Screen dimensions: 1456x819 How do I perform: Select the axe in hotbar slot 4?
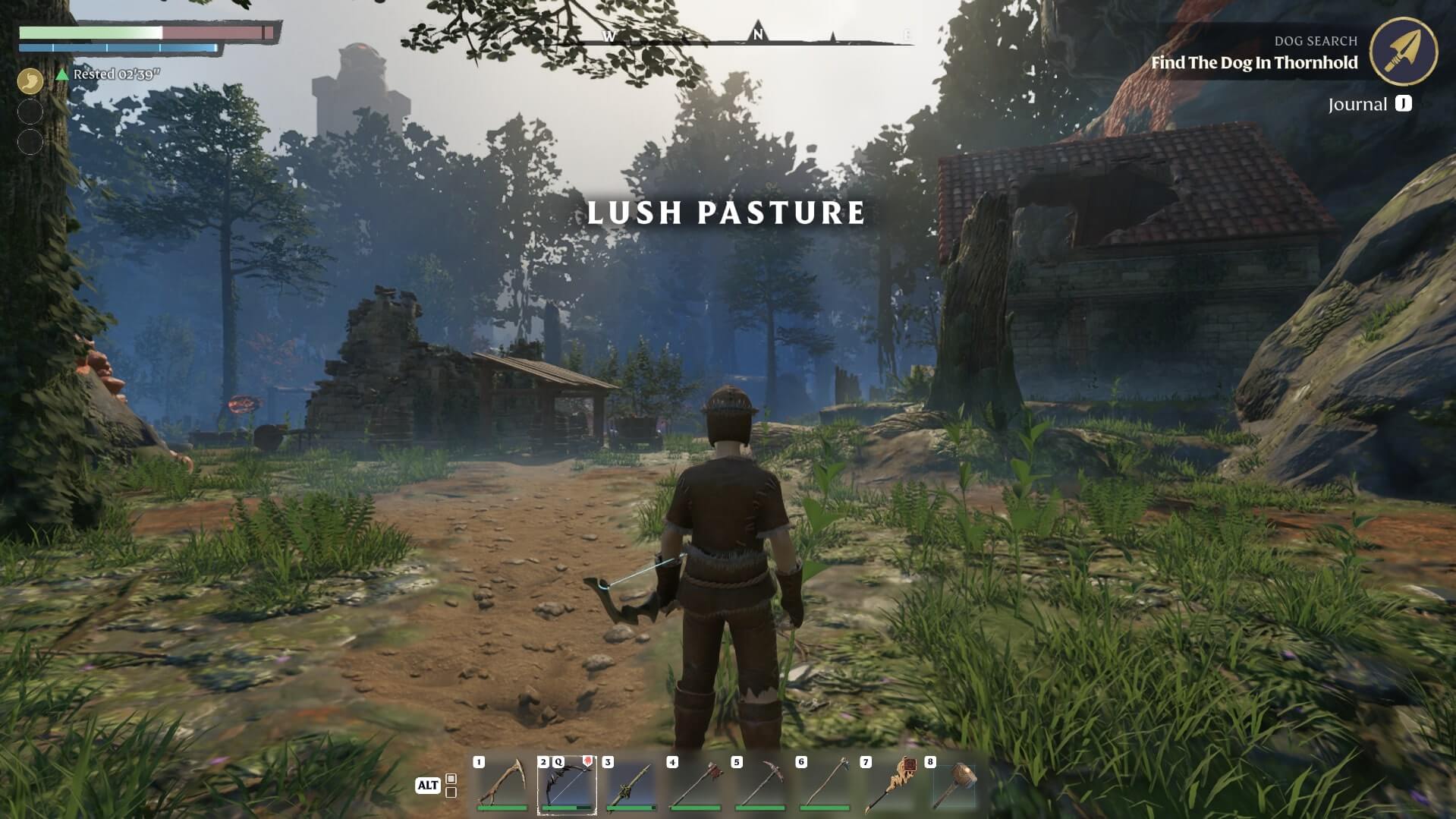pyautogui.click(x=697, y=782)
